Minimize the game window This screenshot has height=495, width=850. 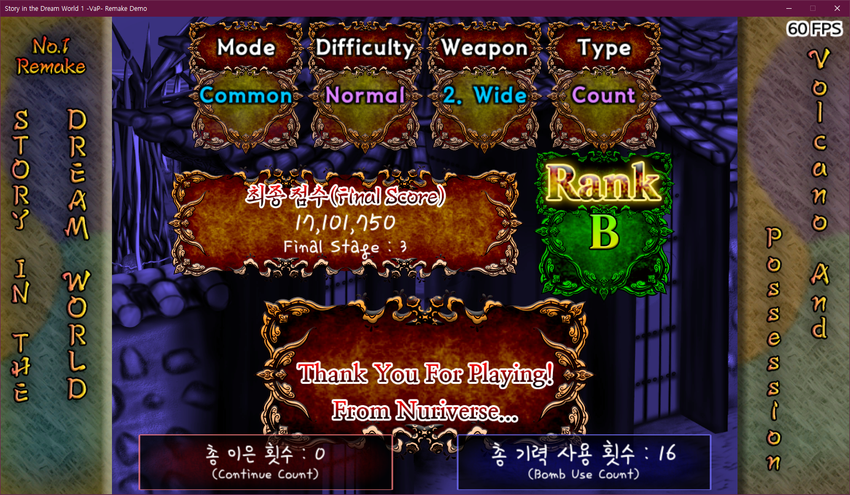tap(789, 8)
